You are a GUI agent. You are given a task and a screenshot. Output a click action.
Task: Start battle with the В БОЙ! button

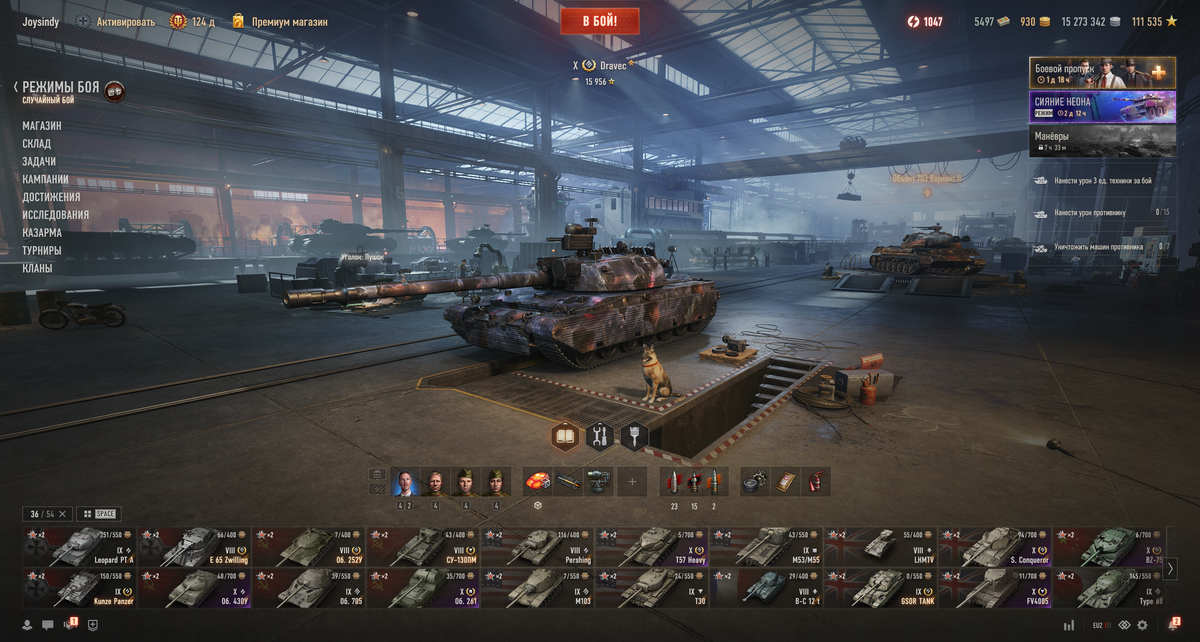(x=600, y=21)
